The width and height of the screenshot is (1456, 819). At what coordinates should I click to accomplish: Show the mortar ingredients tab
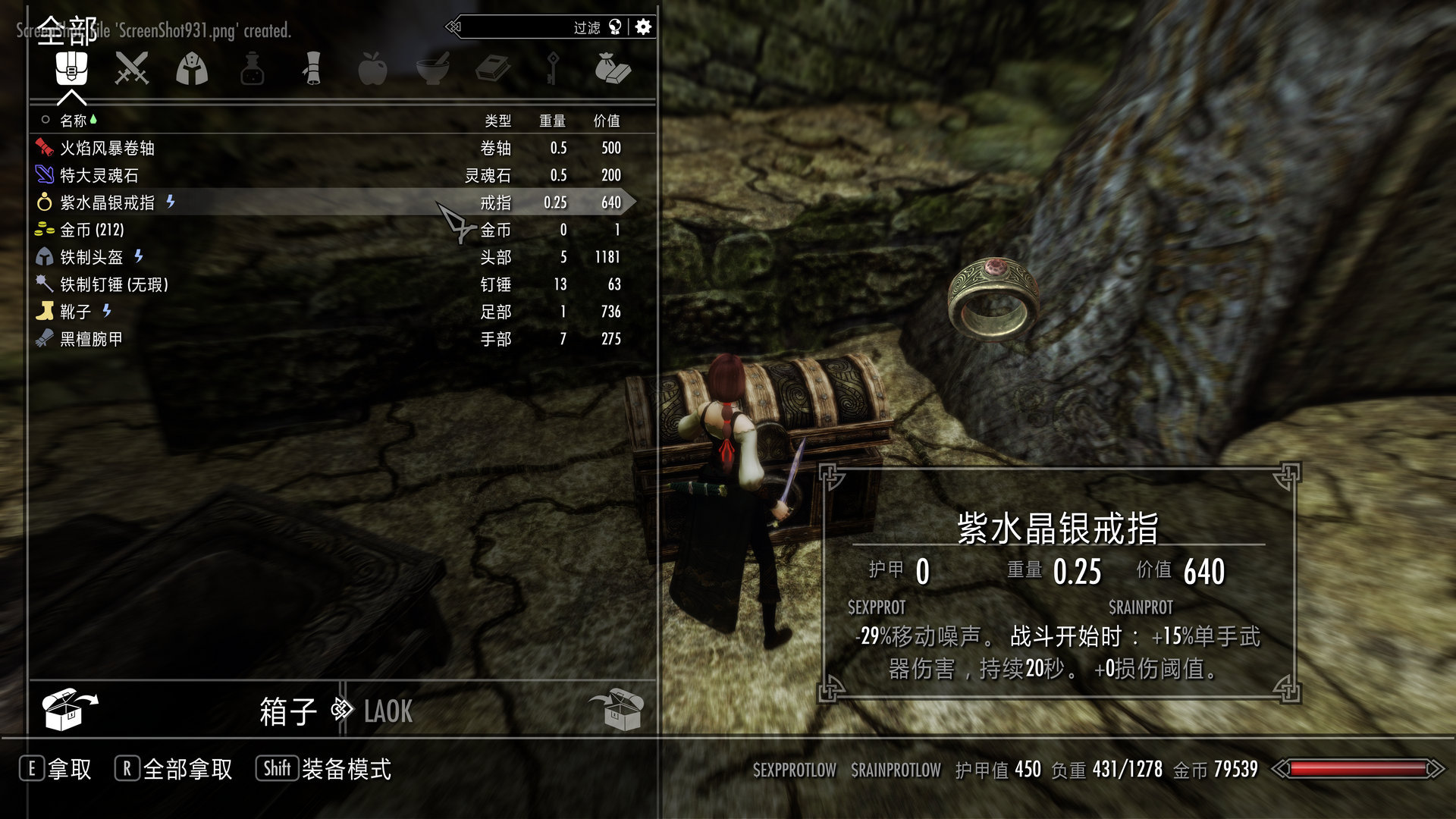pos(433,69)
